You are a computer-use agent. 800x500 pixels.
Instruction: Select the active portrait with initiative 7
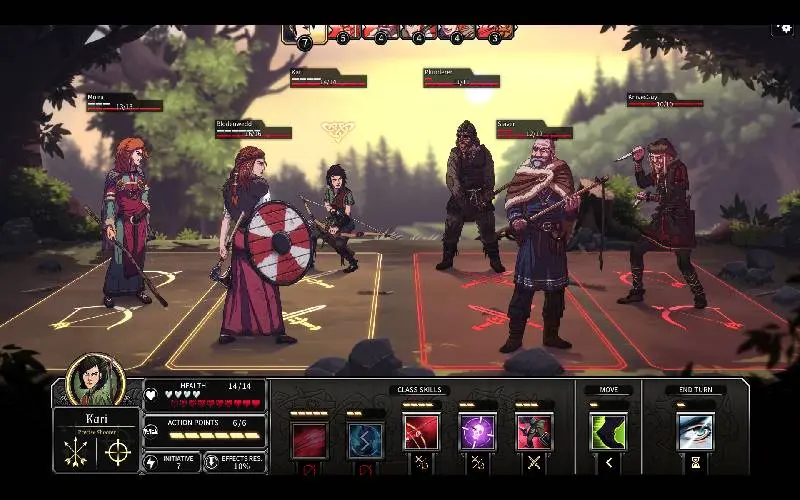301,34
